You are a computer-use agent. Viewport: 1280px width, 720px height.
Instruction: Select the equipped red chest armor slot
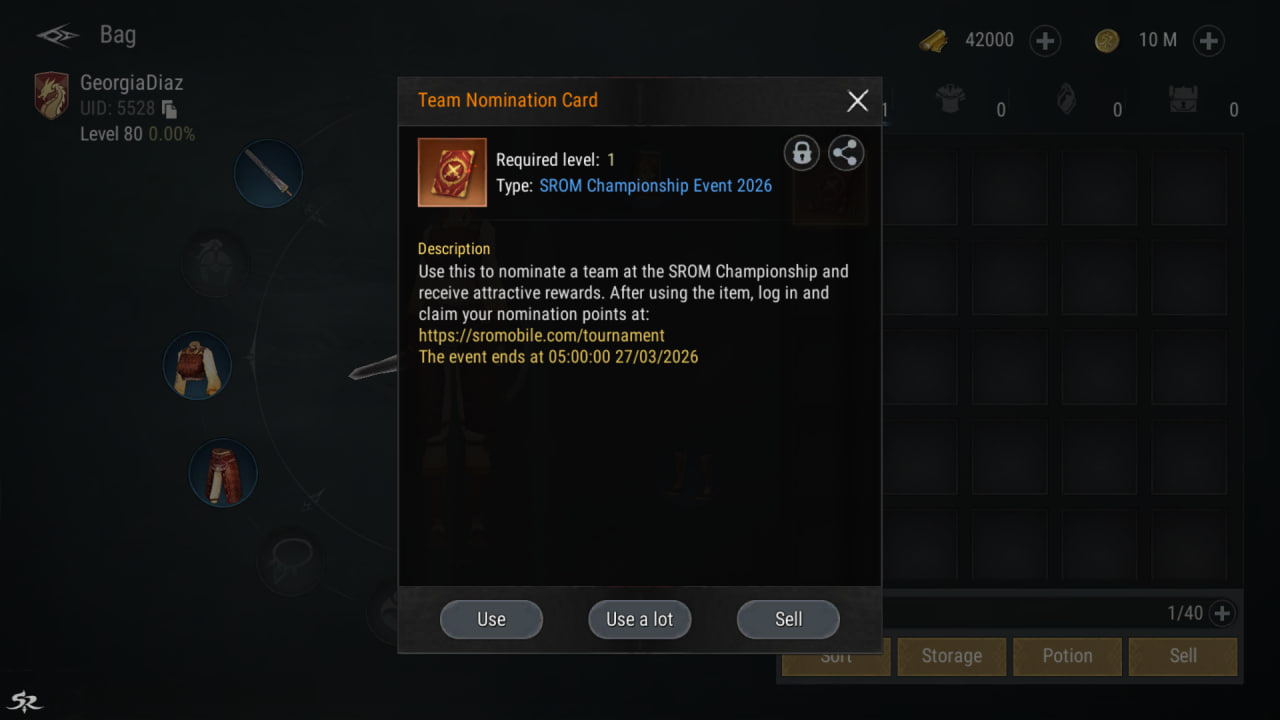197,366
